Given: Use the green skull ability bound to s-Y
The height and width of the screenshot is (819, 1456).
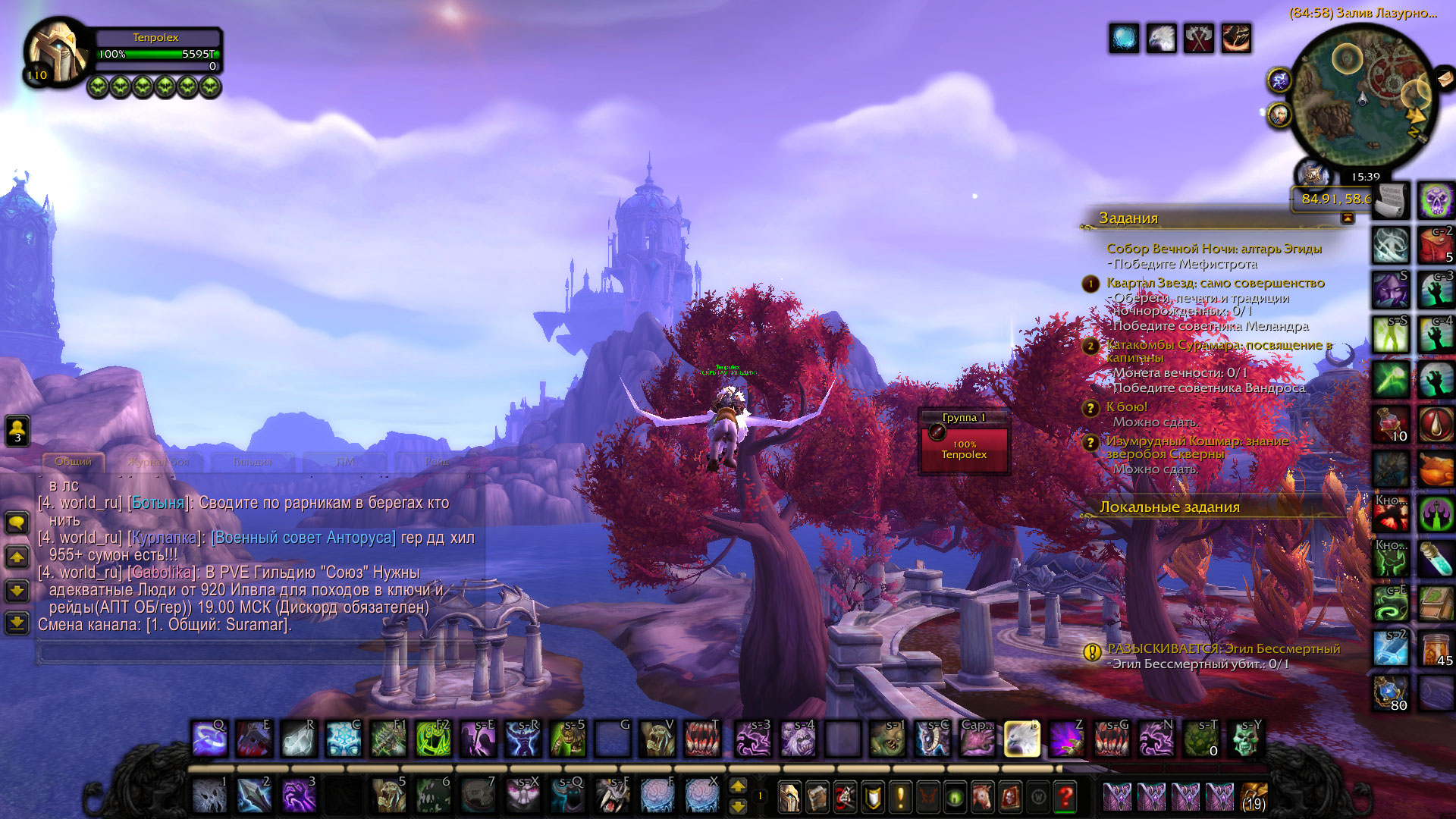Looking at the screenshot, I should tap(1244, 738).
